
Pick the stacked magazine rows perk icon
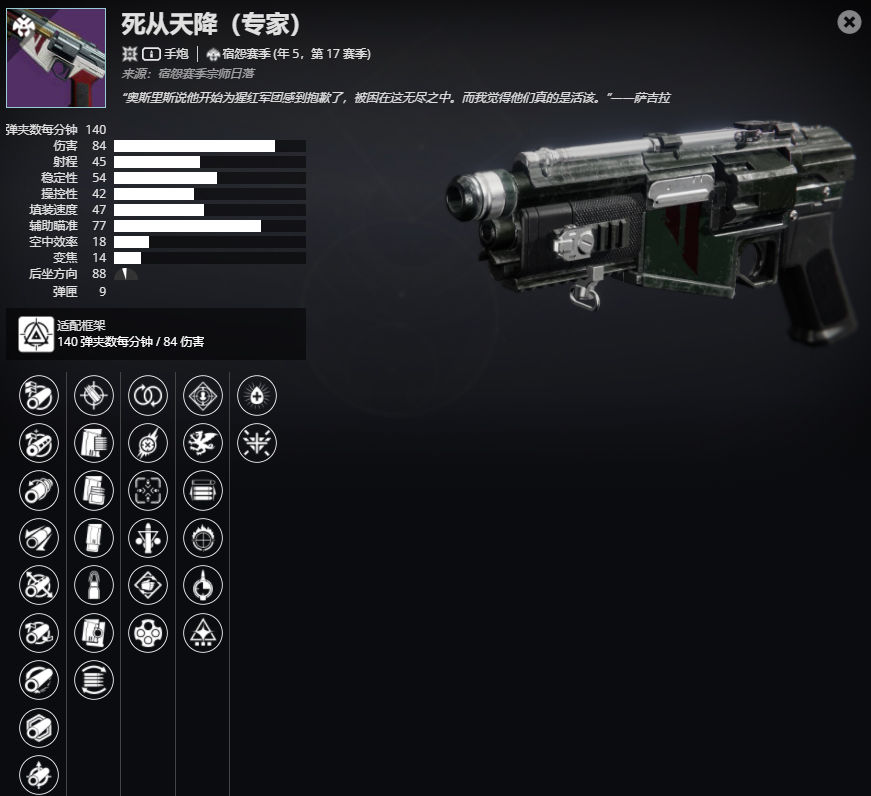pos(202,491)
